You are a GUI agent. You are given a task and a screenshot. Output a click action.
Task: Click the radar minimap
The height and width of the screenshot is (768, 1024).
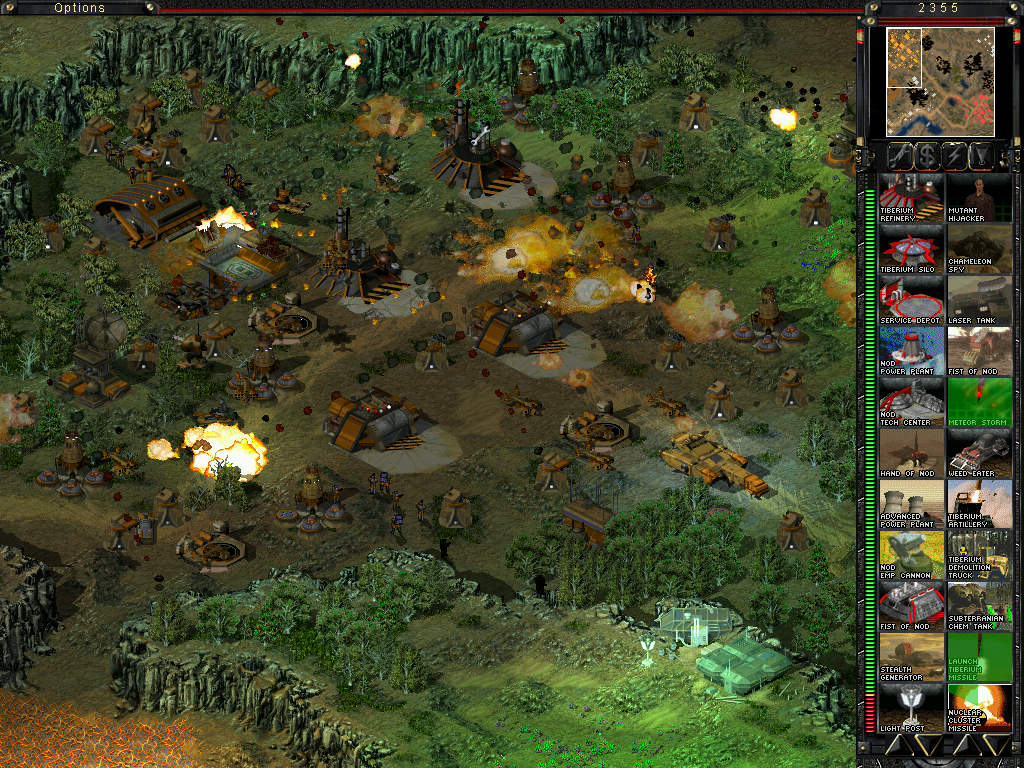point(939,82)
